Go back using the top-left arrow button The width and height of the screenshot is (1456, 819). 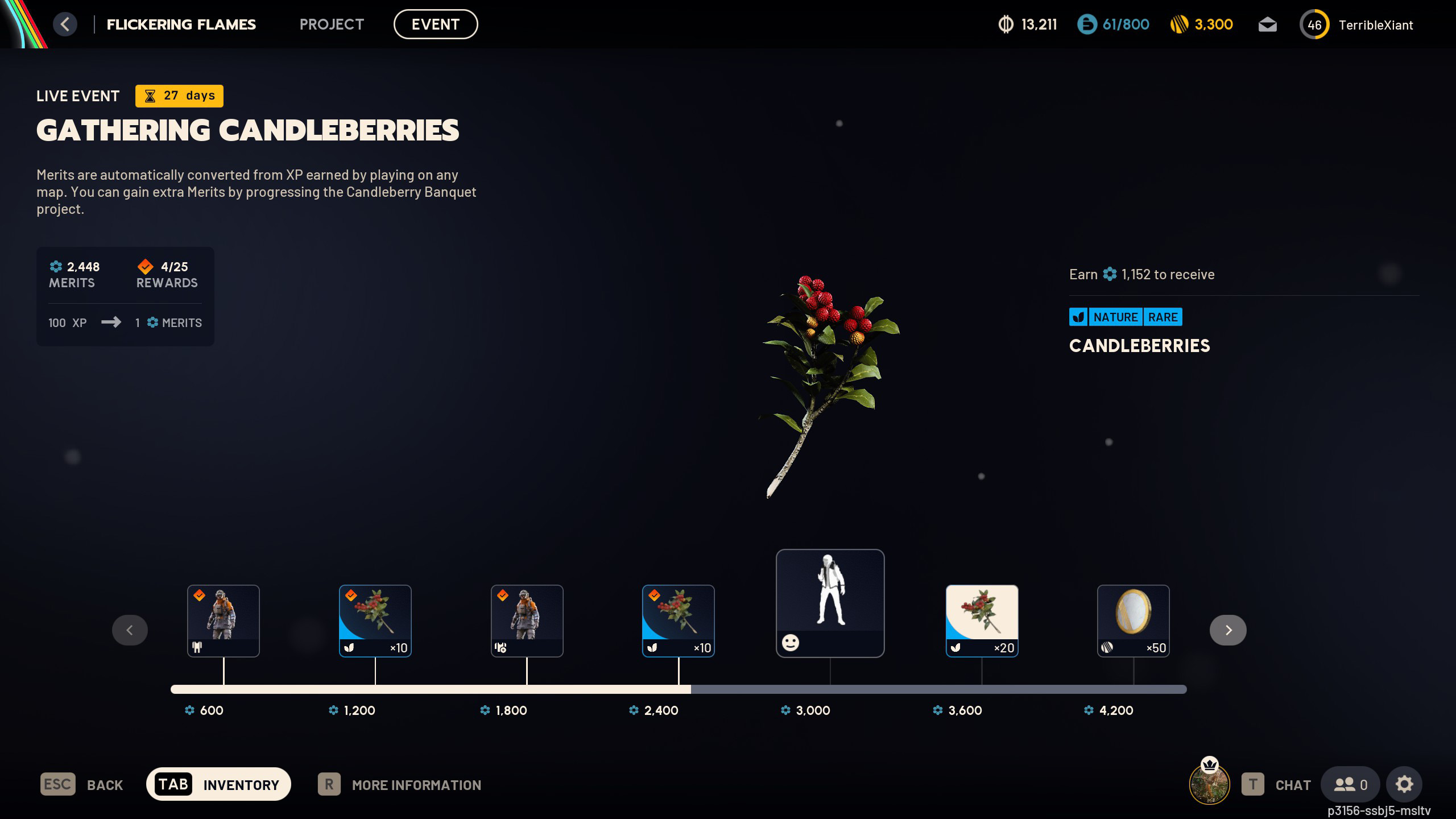point(65,24)
